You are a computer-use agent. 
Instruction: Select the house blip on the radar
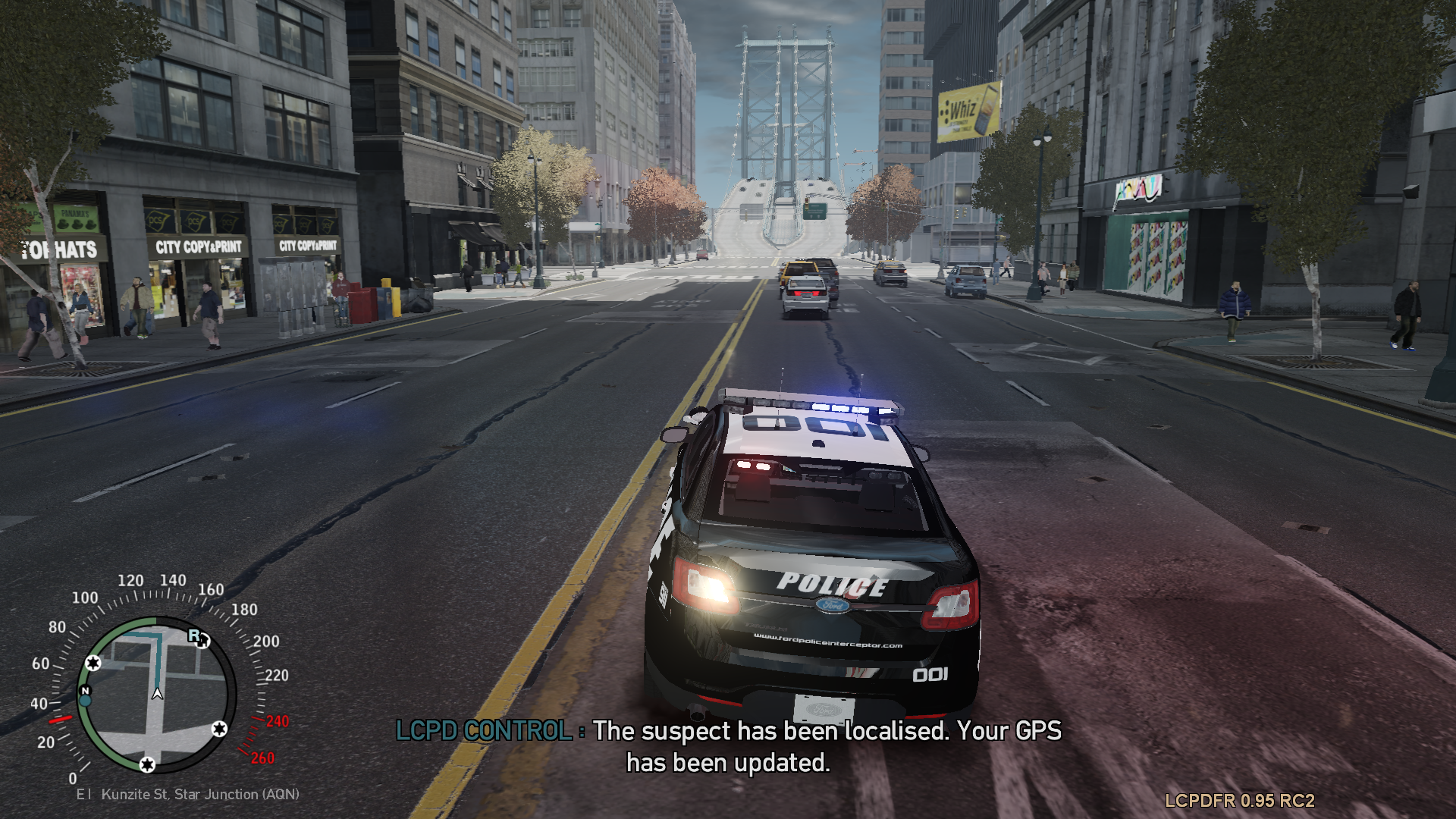[x=203, y=642]
